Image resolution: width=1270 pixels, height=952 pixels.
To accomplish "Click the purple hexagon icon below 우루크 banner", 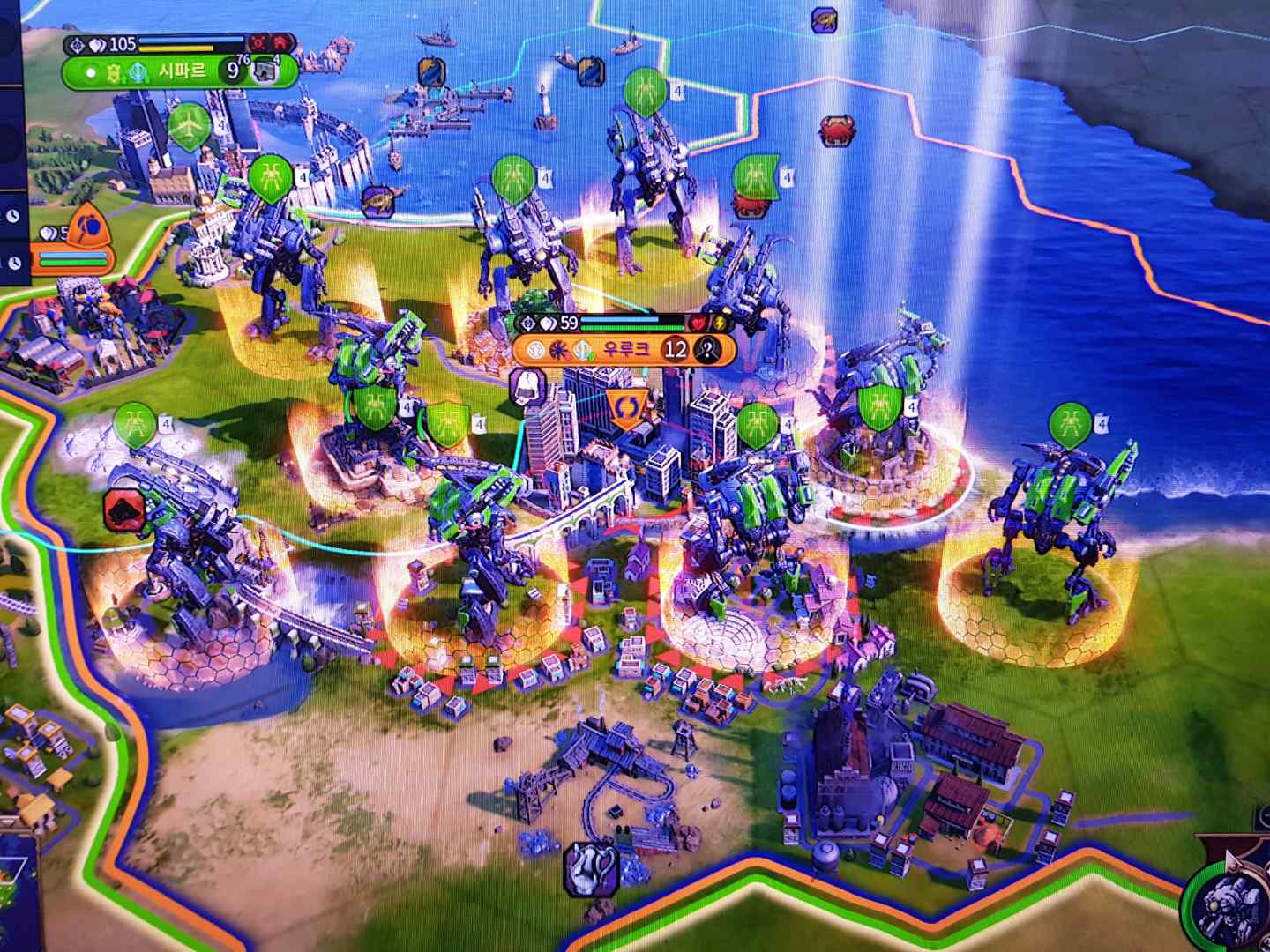I will coord(527,388).
